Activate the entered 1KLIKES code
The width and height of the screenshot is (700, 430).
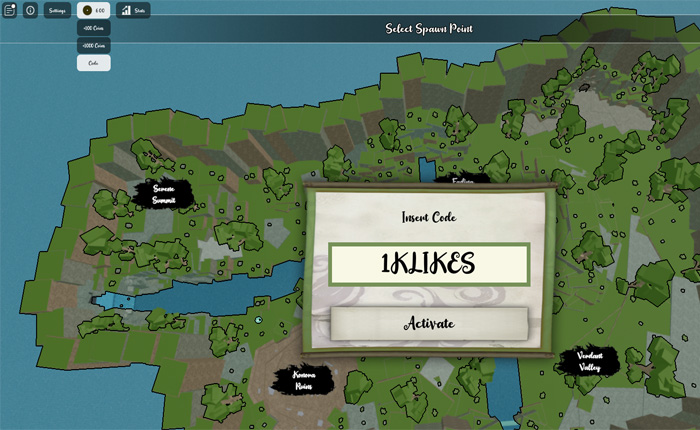click(429, 323)
